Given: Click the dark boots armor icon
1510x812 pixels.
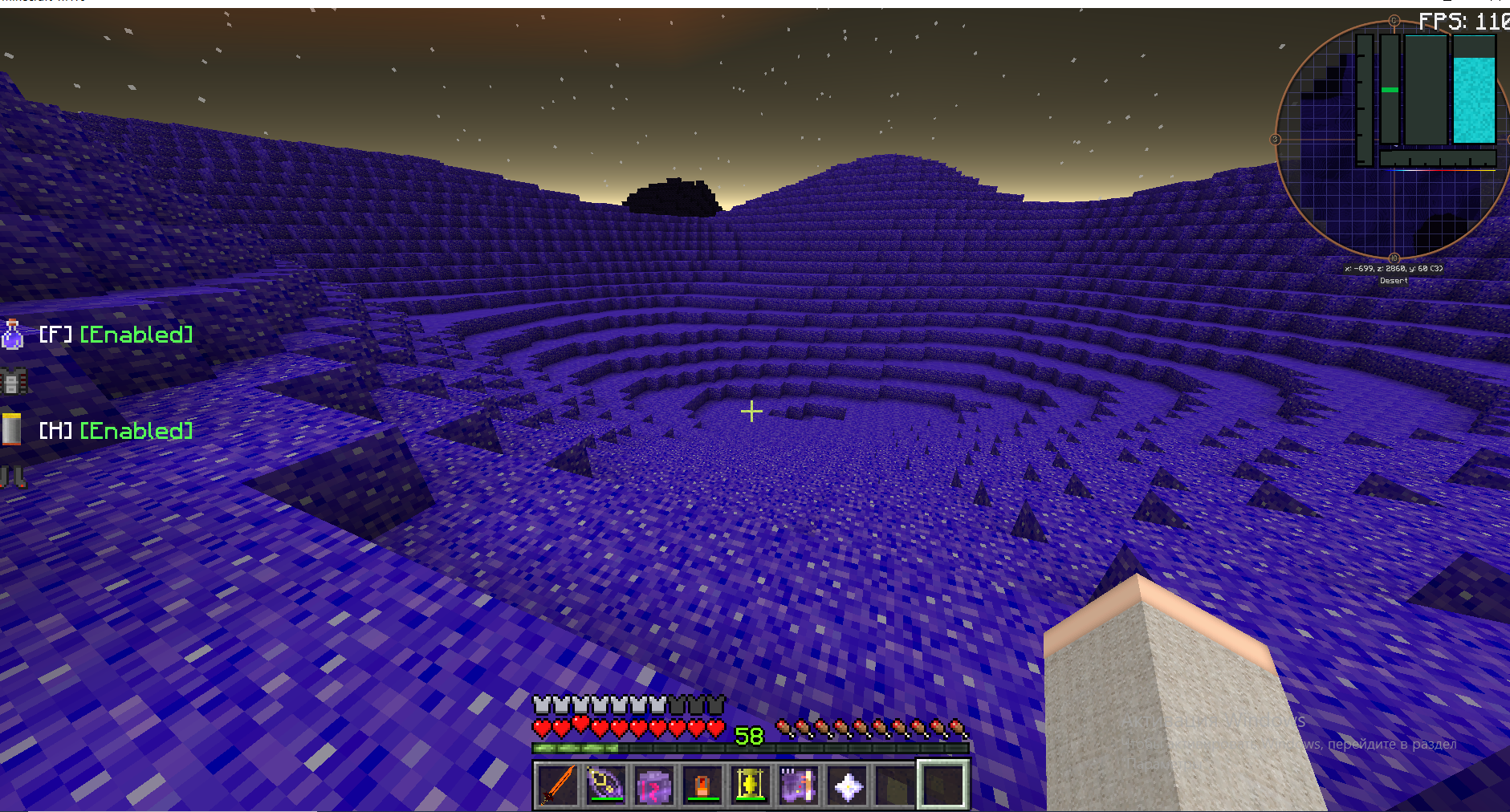Looking at the screenshot, I should click(x=13, y=477).
